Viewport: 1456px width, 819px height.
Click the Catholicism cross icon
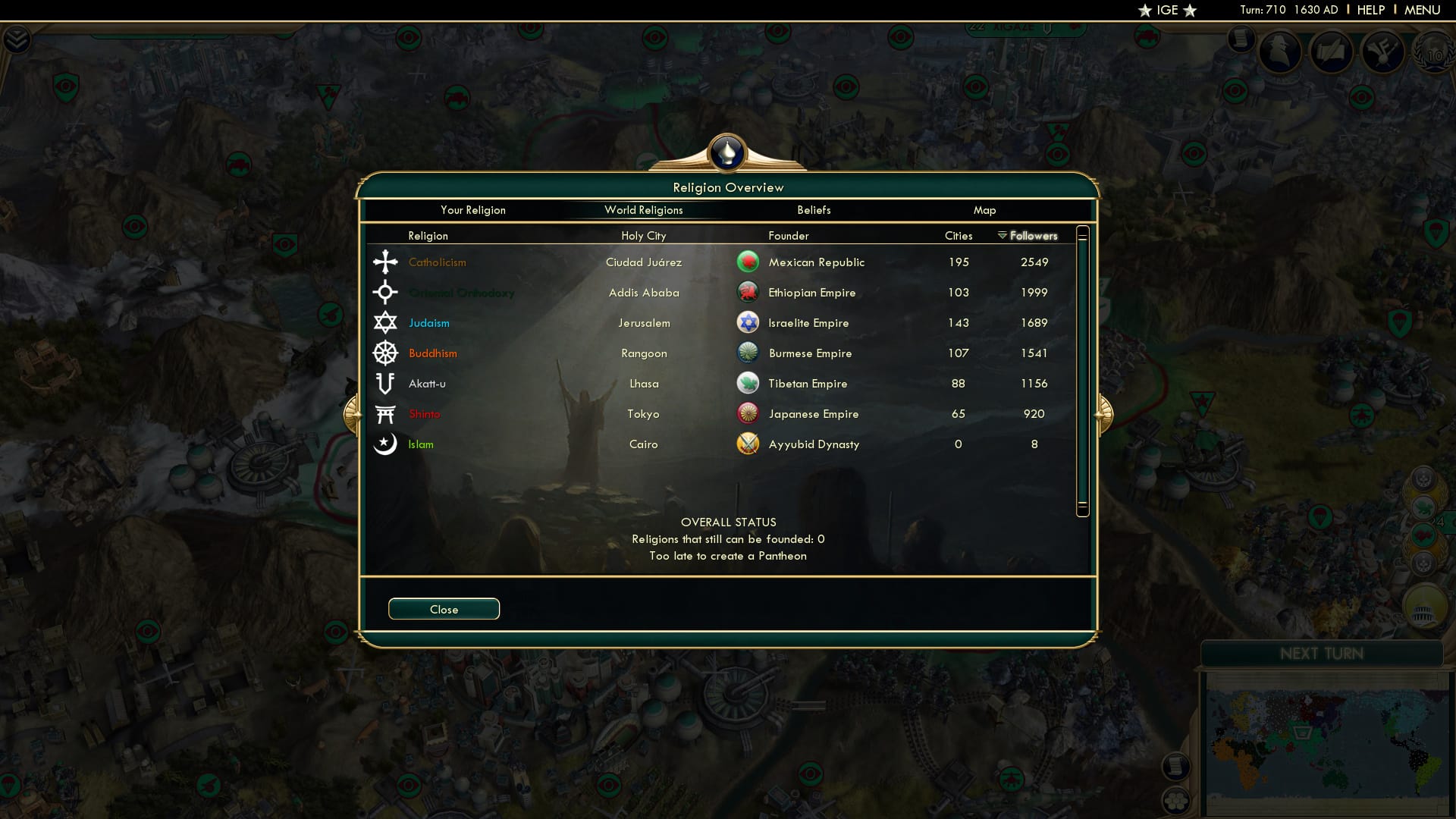click(x=385, y=262)
